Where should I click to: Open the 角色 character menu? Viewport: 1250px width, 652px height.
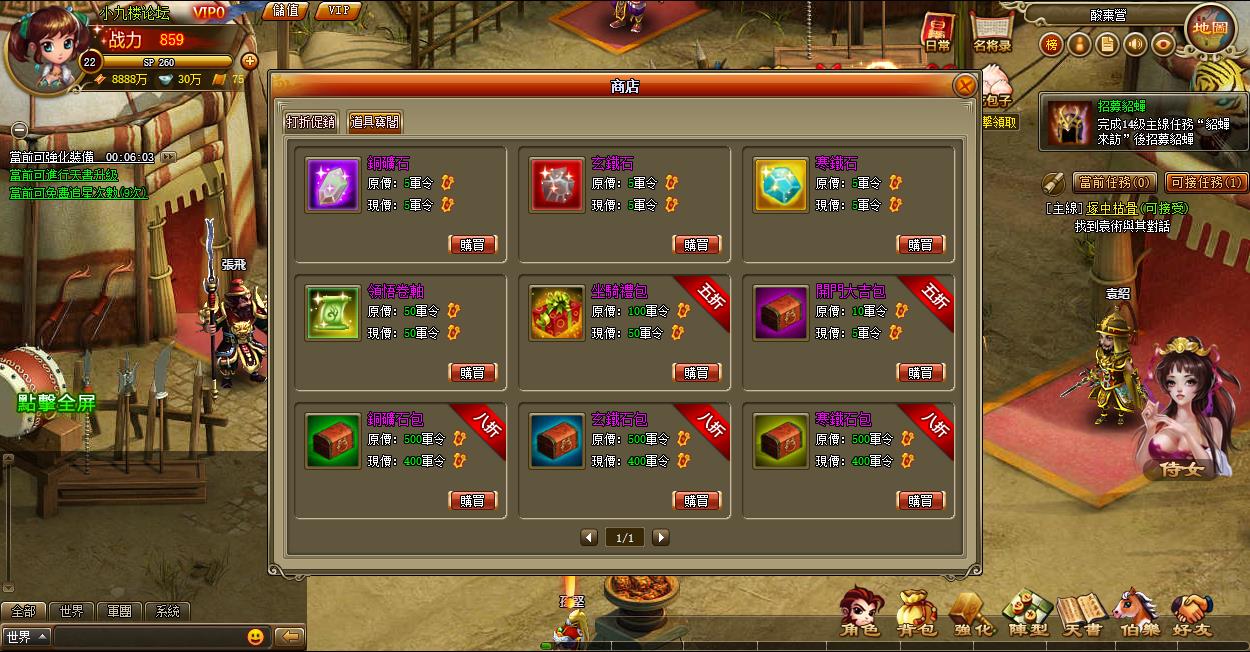click(861, 614)
